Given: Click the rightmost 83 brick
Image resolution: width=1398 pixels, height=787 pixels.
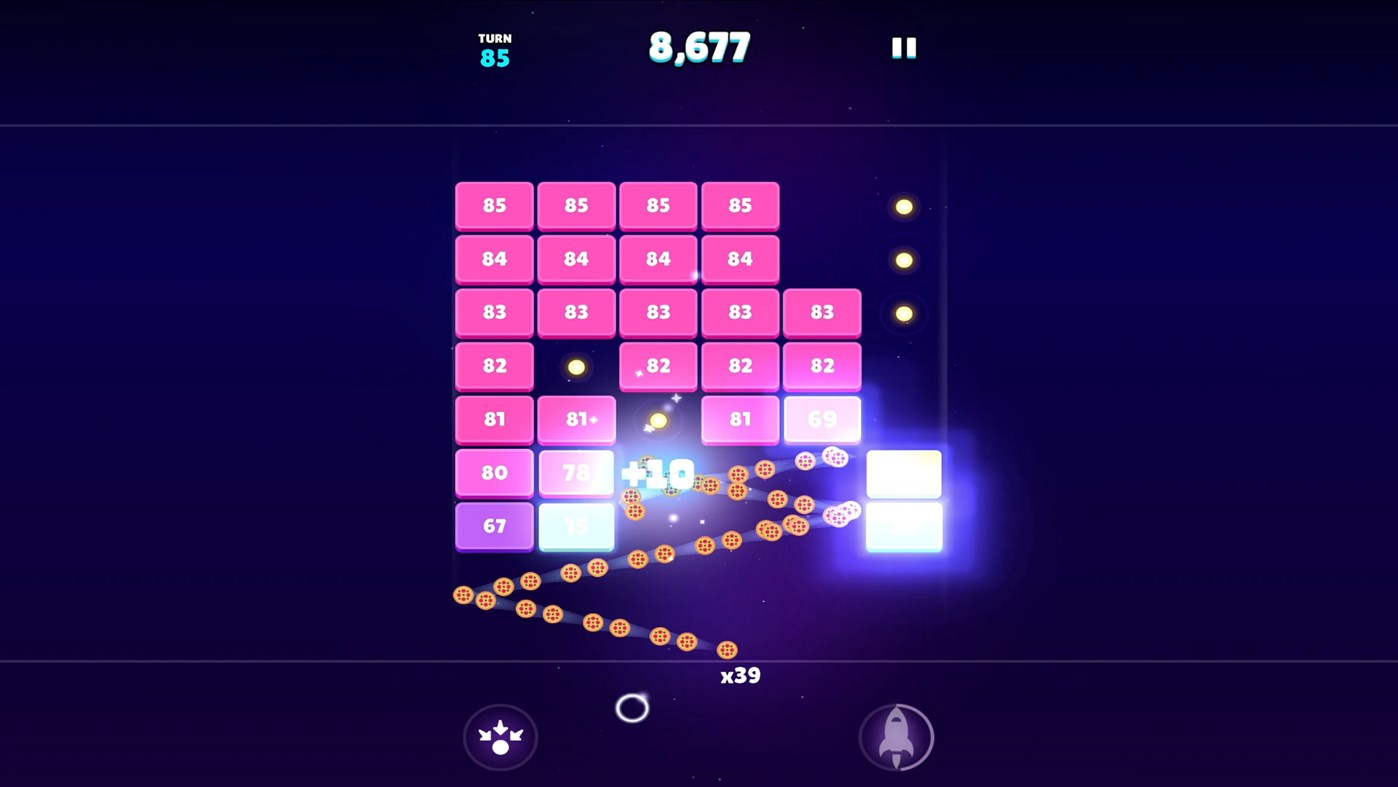Looking at the screenshot, I should coord(822,312).
